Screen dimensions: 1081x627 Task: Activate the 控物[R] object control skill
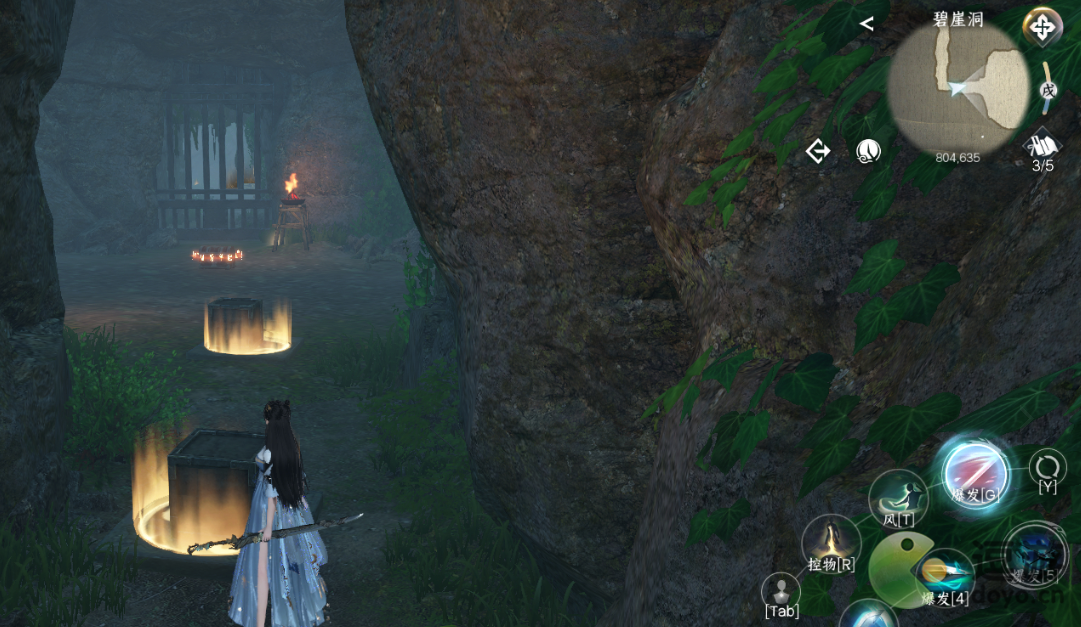pos(831,543)
